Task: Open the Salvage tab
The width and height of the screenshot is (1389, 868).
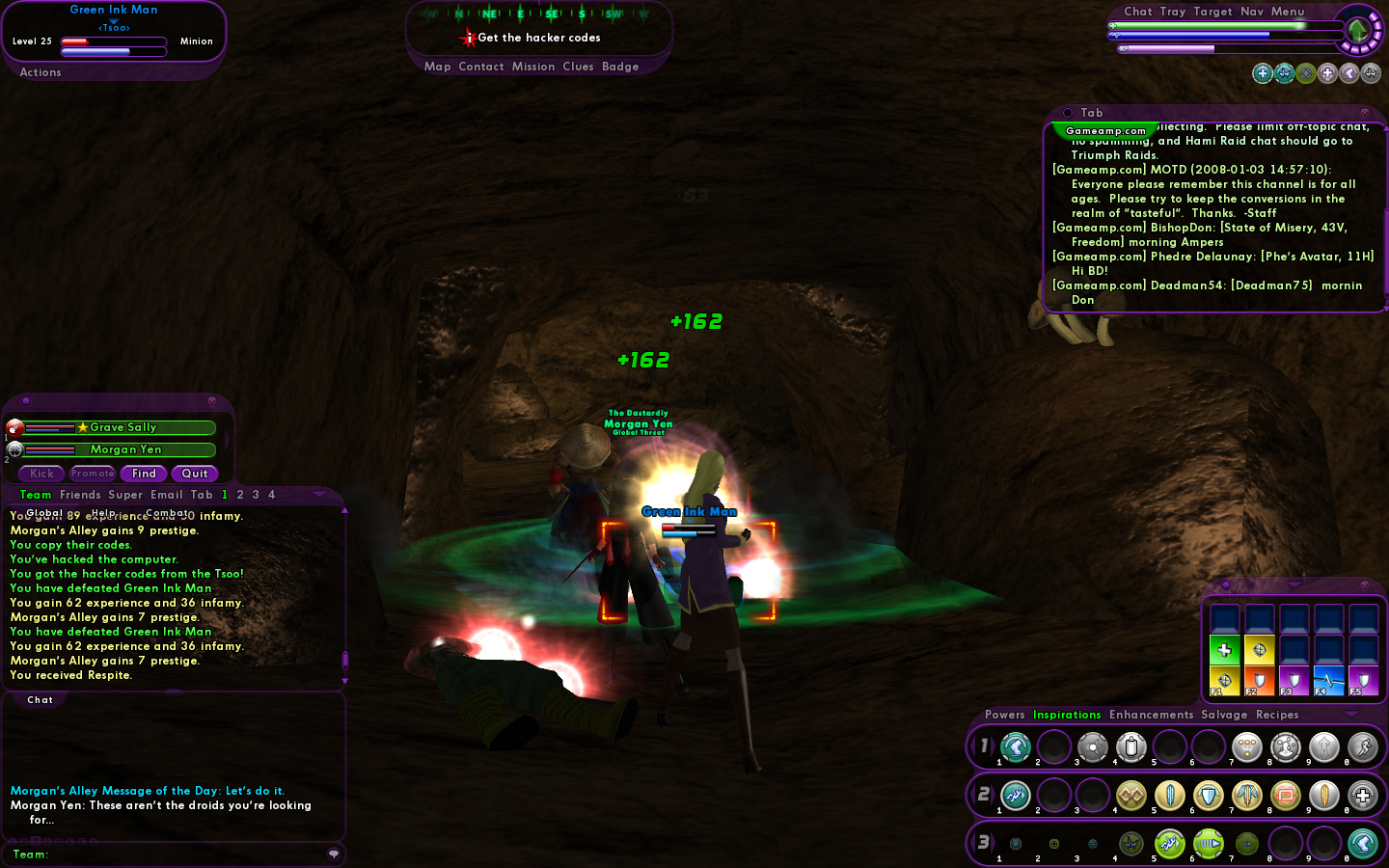Action: tap(1224, 715)
